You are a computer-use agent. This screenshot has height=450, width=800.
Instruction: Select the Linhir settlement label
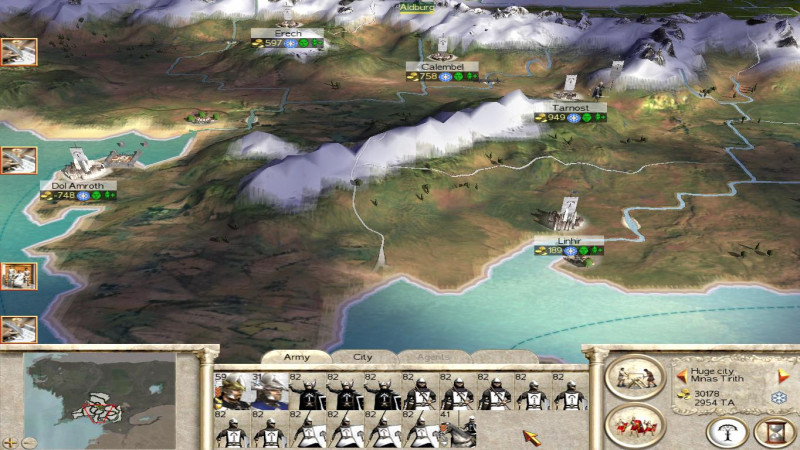coord(569,241)
